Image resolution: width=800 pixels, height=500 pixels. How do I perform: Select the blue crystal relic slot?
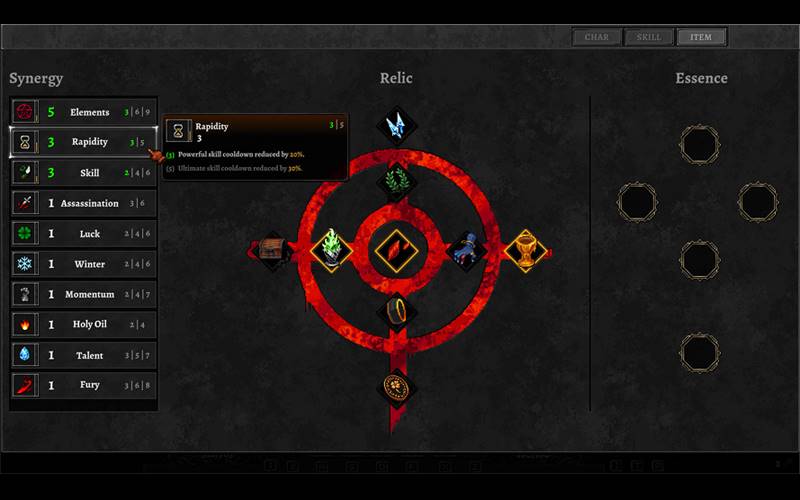[x=396, y=125]
